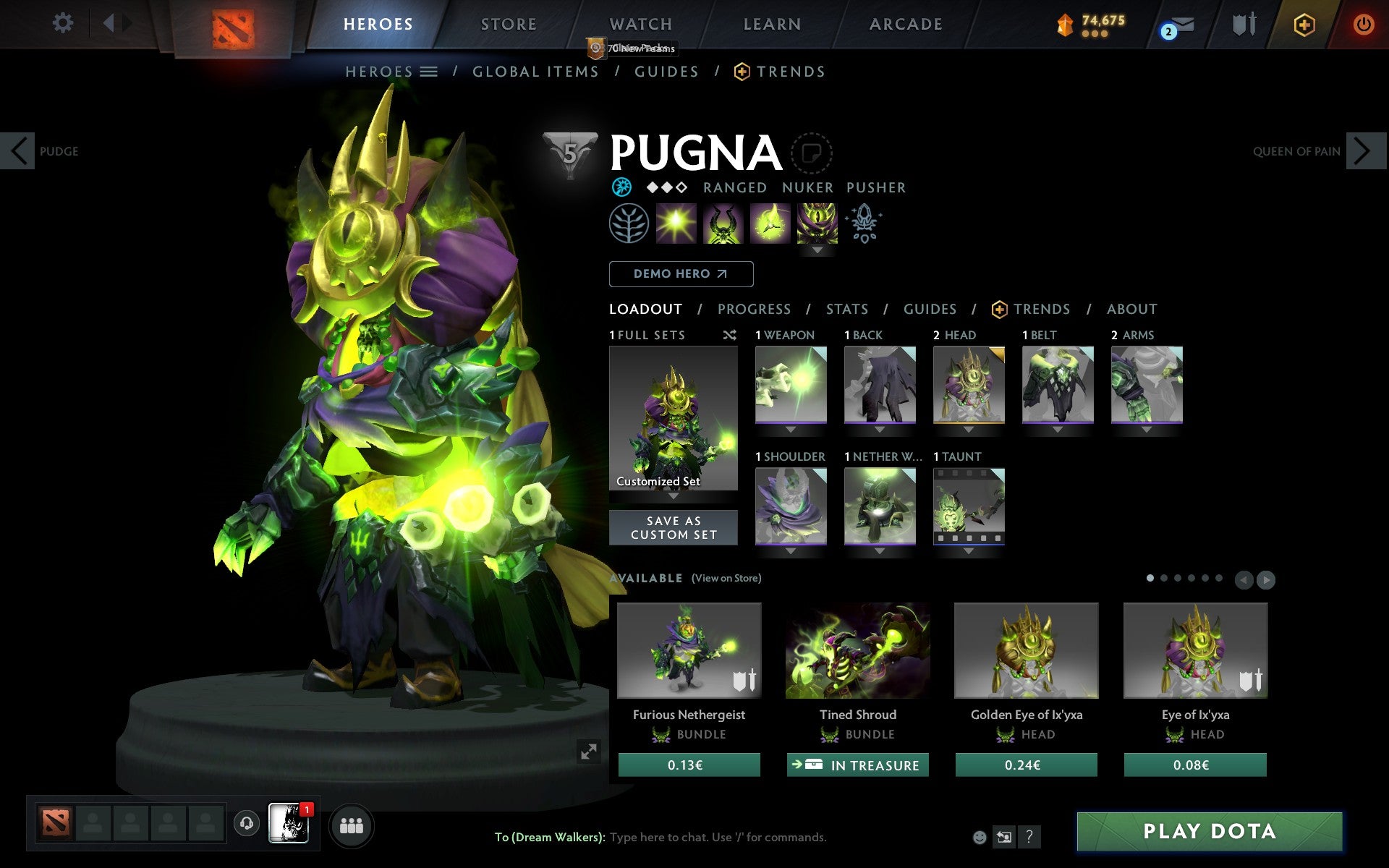Expand the arrow under Pugna's ultimate ability
The height and width of the screenshot is (868, 1389).
(817, 250)
